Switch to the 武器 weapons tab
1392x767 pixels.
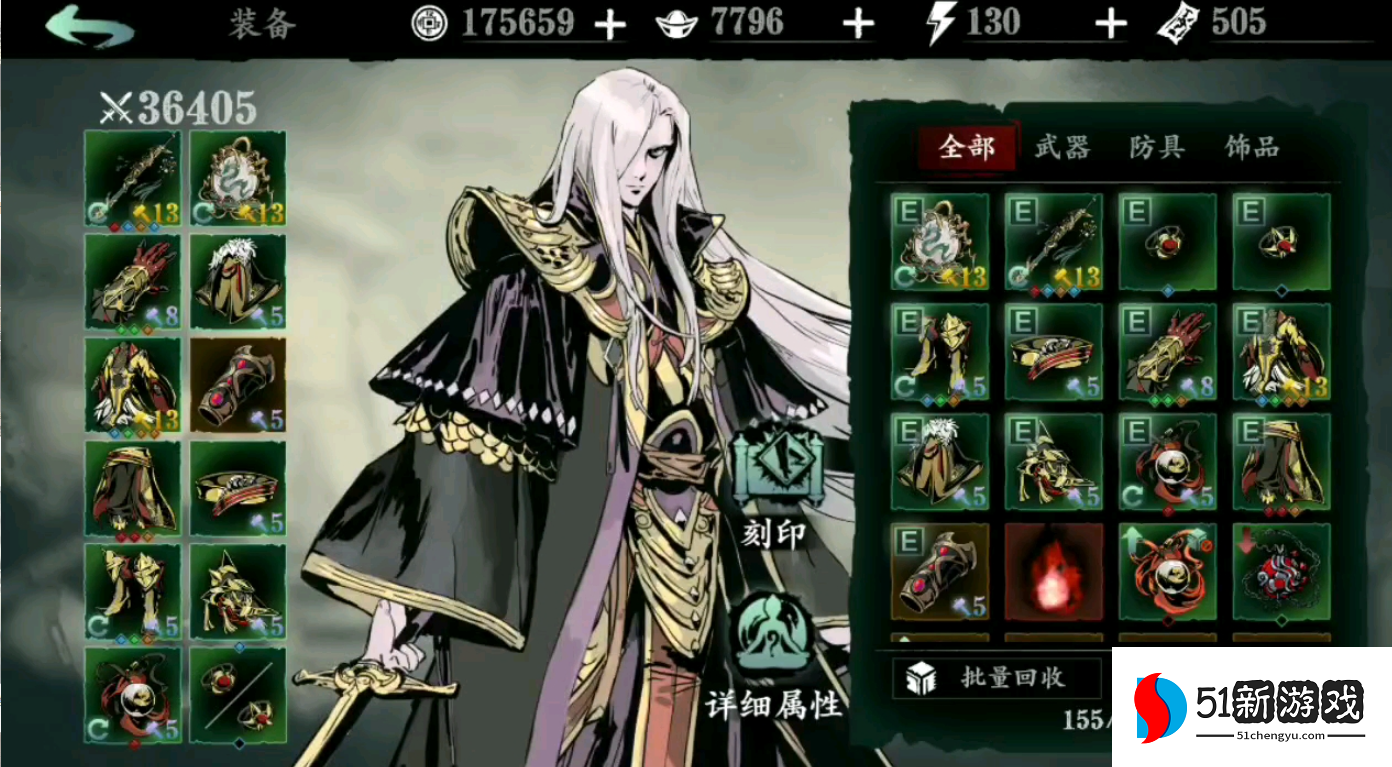1062,146
